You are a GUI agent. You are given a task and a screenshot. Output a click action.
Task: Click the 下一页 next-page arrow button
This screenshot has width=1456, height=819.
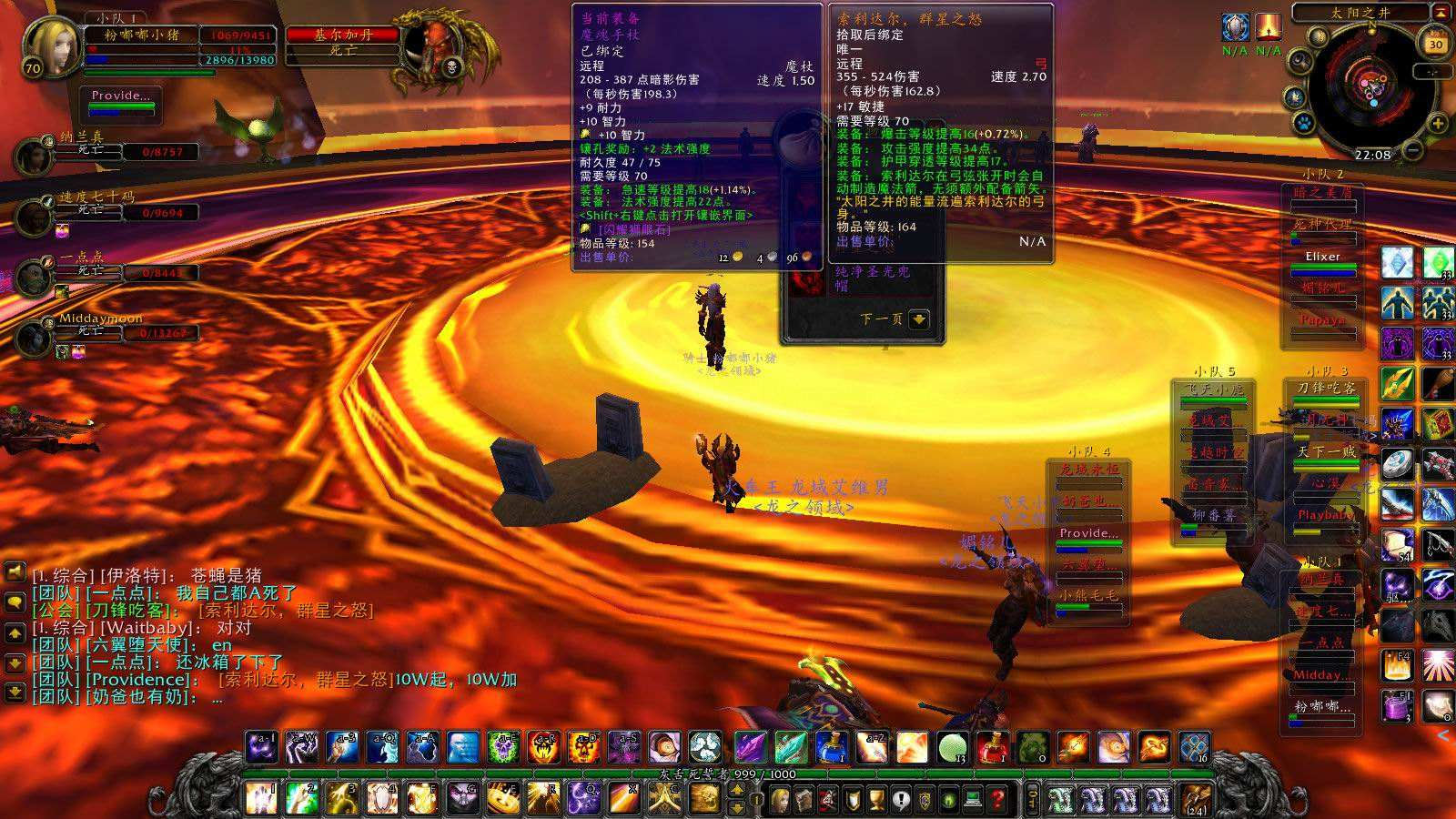918,319
